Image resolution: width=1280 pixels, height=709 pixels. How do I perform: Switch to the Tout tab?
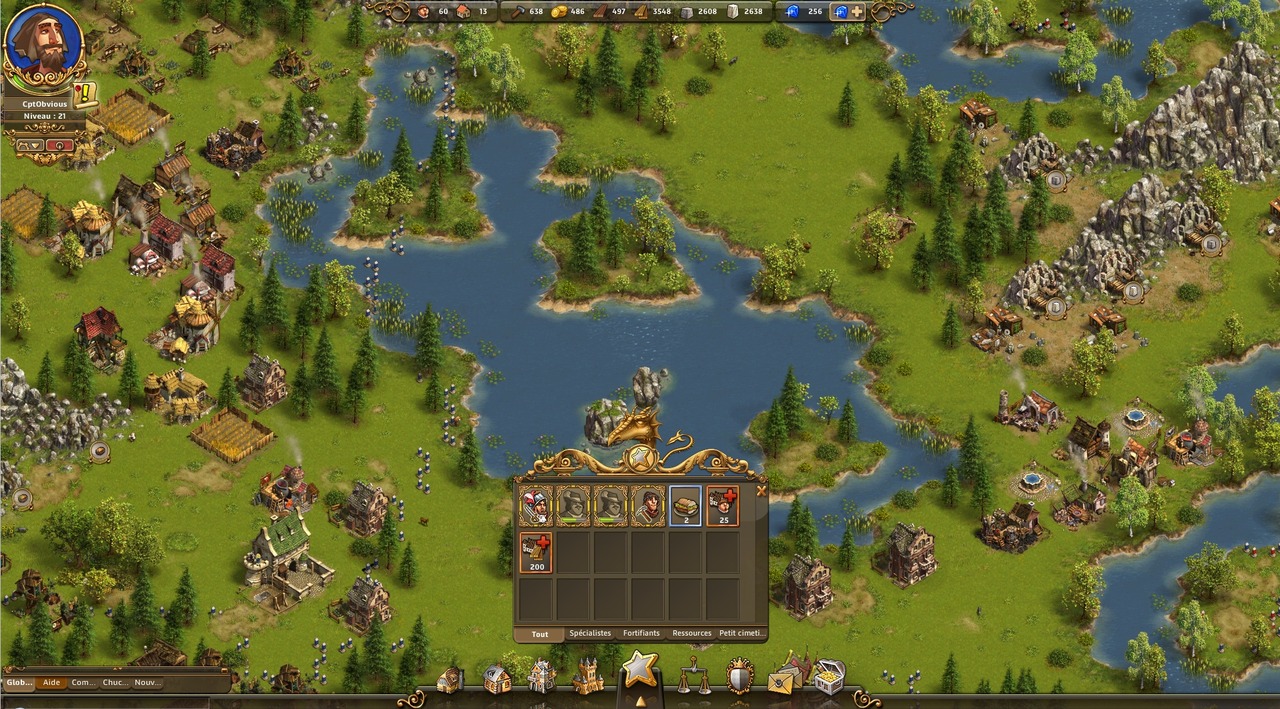tap(540, 633)
